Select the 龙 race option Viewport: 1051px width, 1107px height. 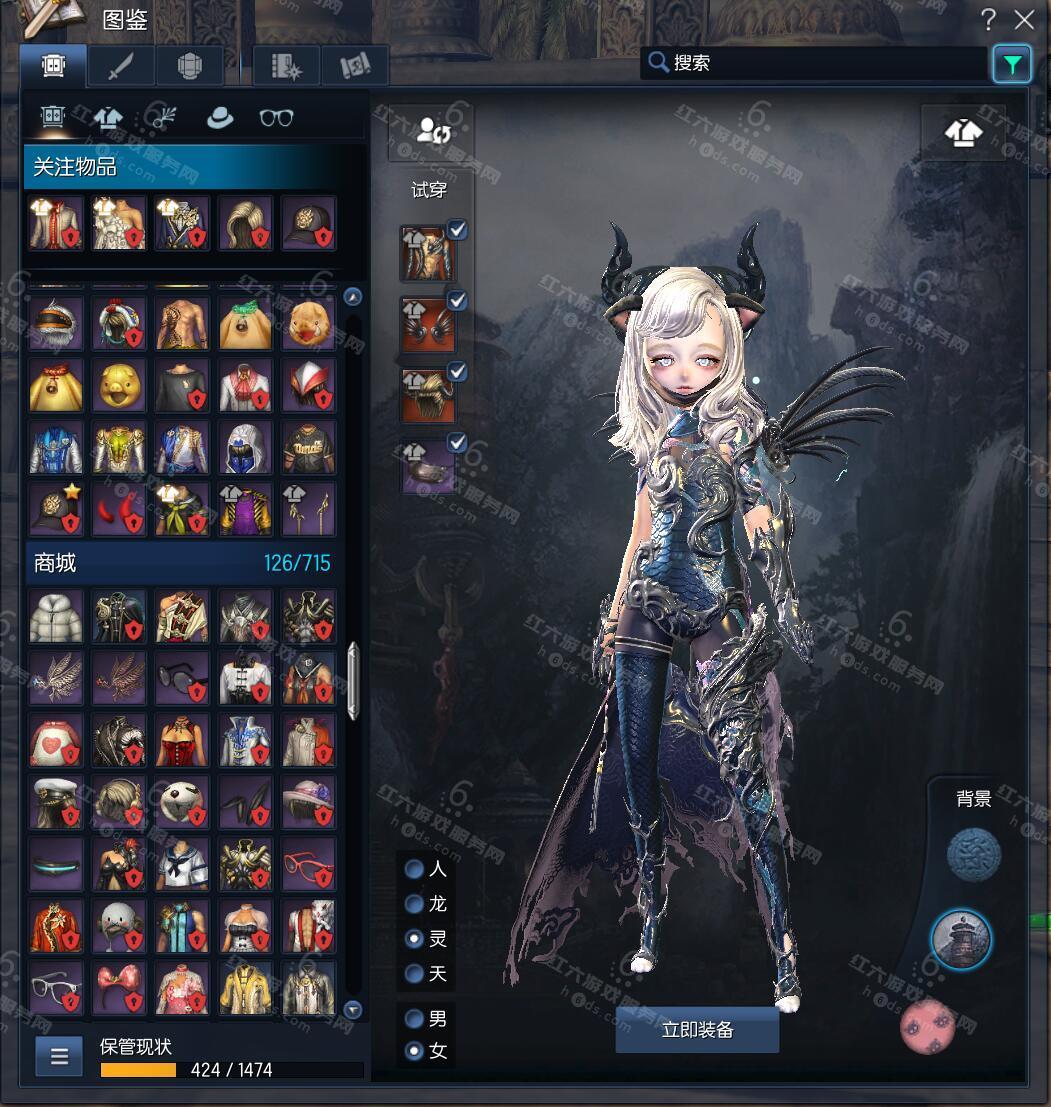coord(414,904)
